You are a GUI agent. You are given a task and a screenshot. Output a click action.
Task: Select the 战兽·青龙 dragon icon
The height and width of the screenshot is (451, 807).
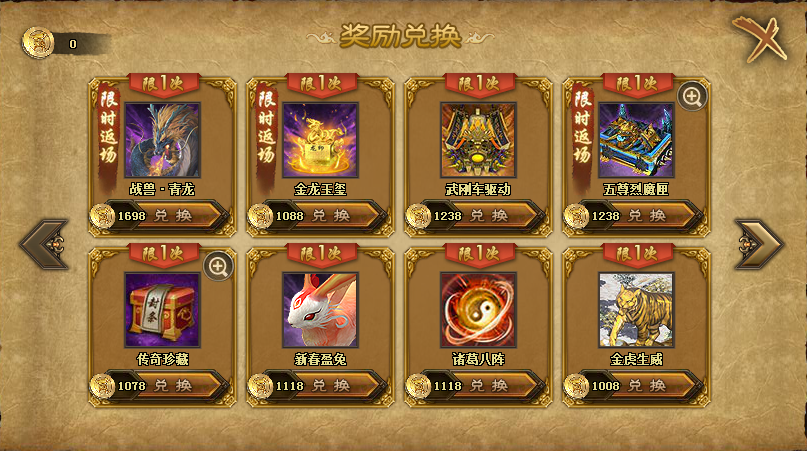[162, 139]
